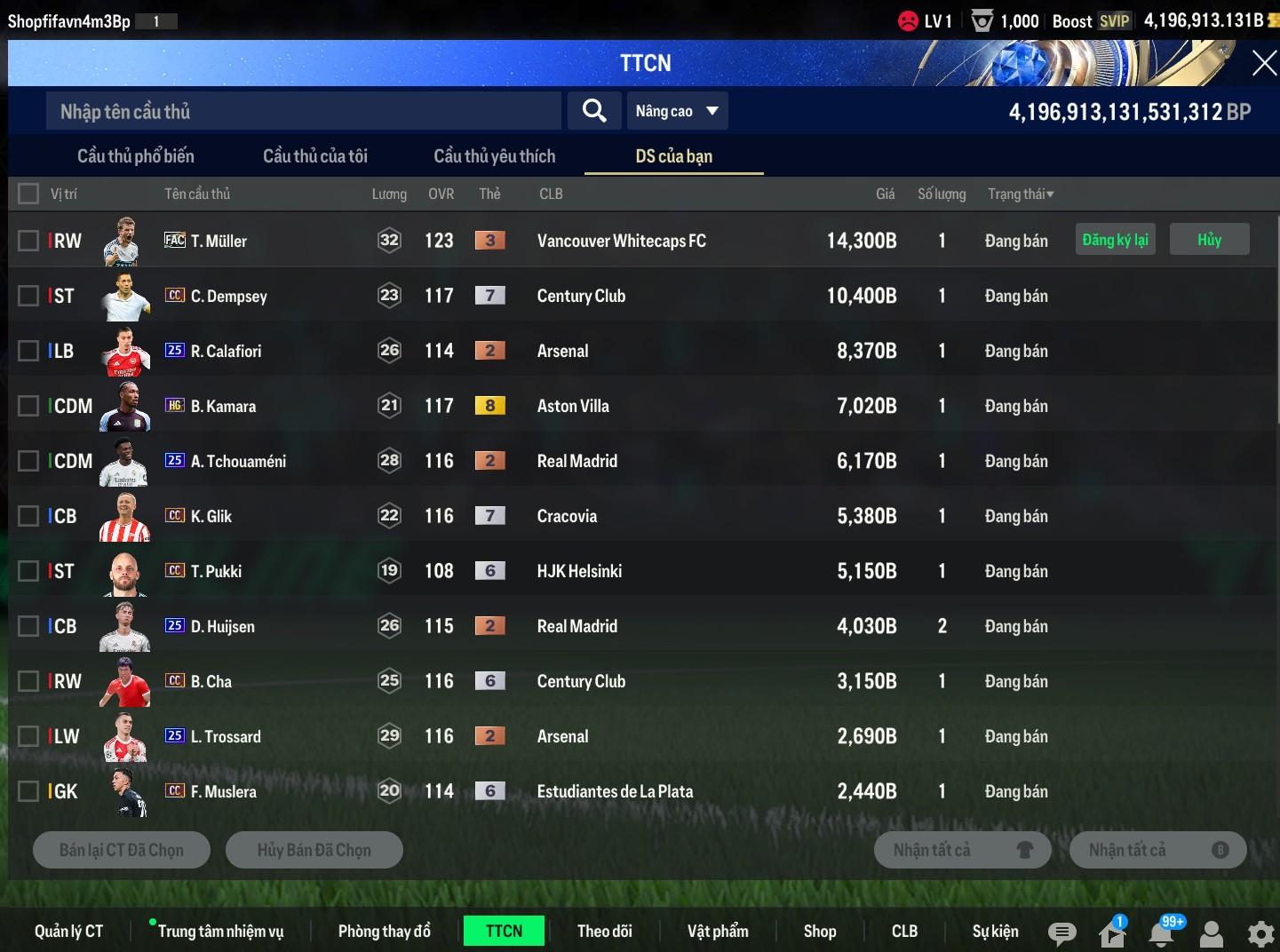This screenshot has width=1280, height=952.
Task: Toggle the select-all checkbox in the header
Action: click(x=28, y=194)
